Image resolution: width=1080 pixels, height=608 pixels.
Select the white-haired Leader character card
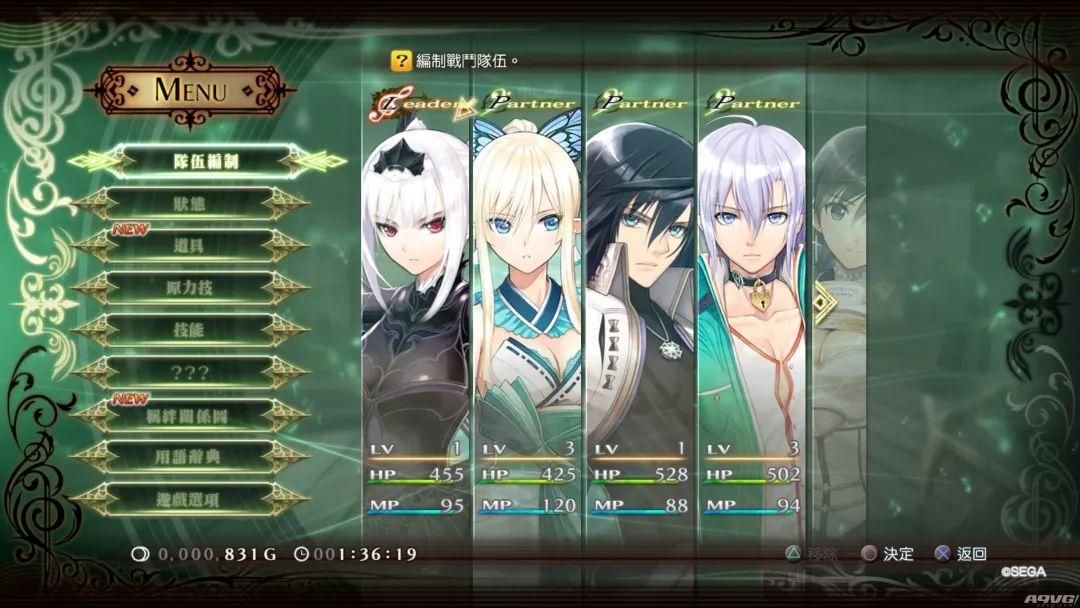416,300
